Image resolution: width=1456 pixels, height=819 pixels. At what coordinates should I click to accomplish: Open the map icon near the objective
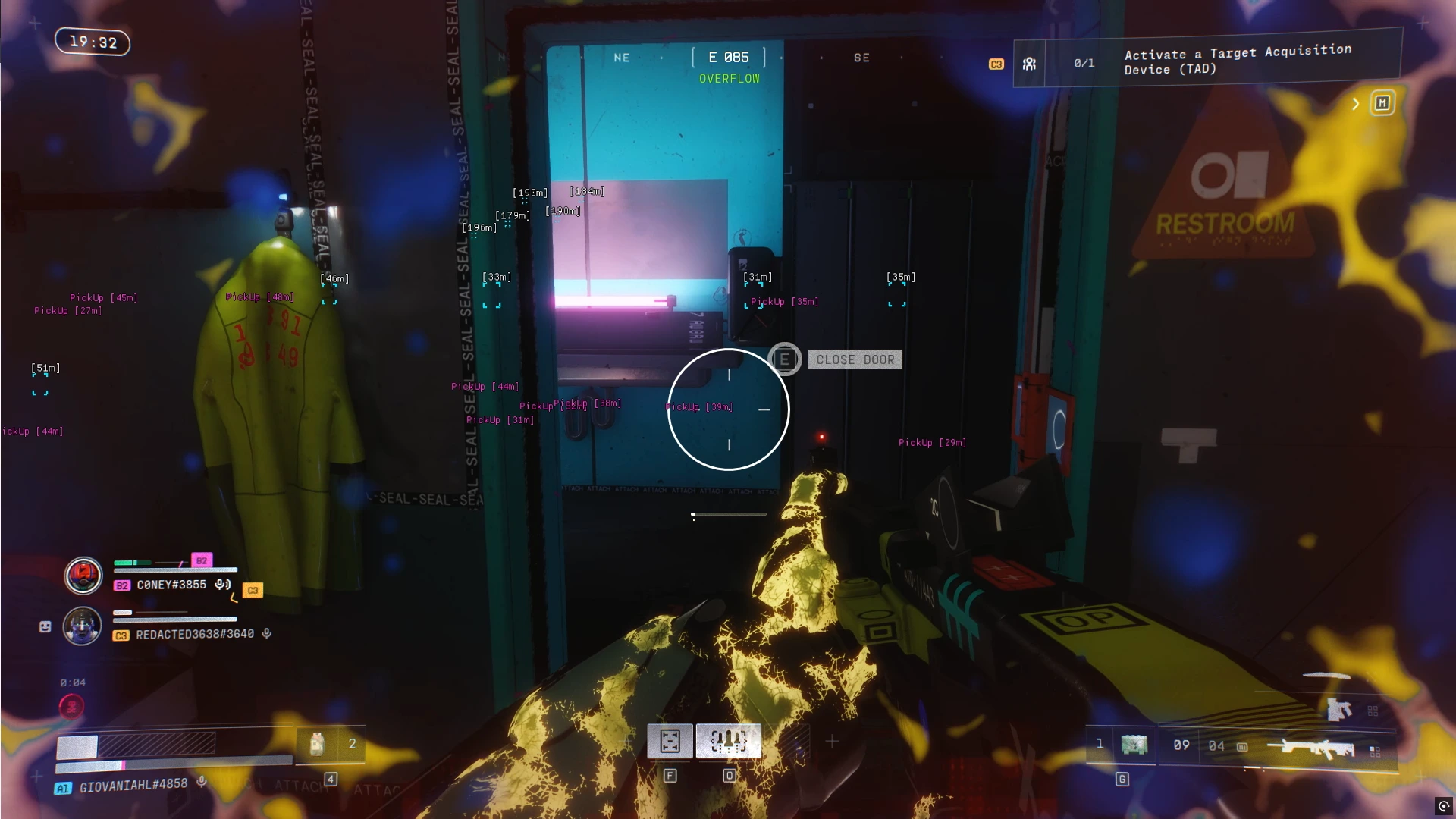1382,103
